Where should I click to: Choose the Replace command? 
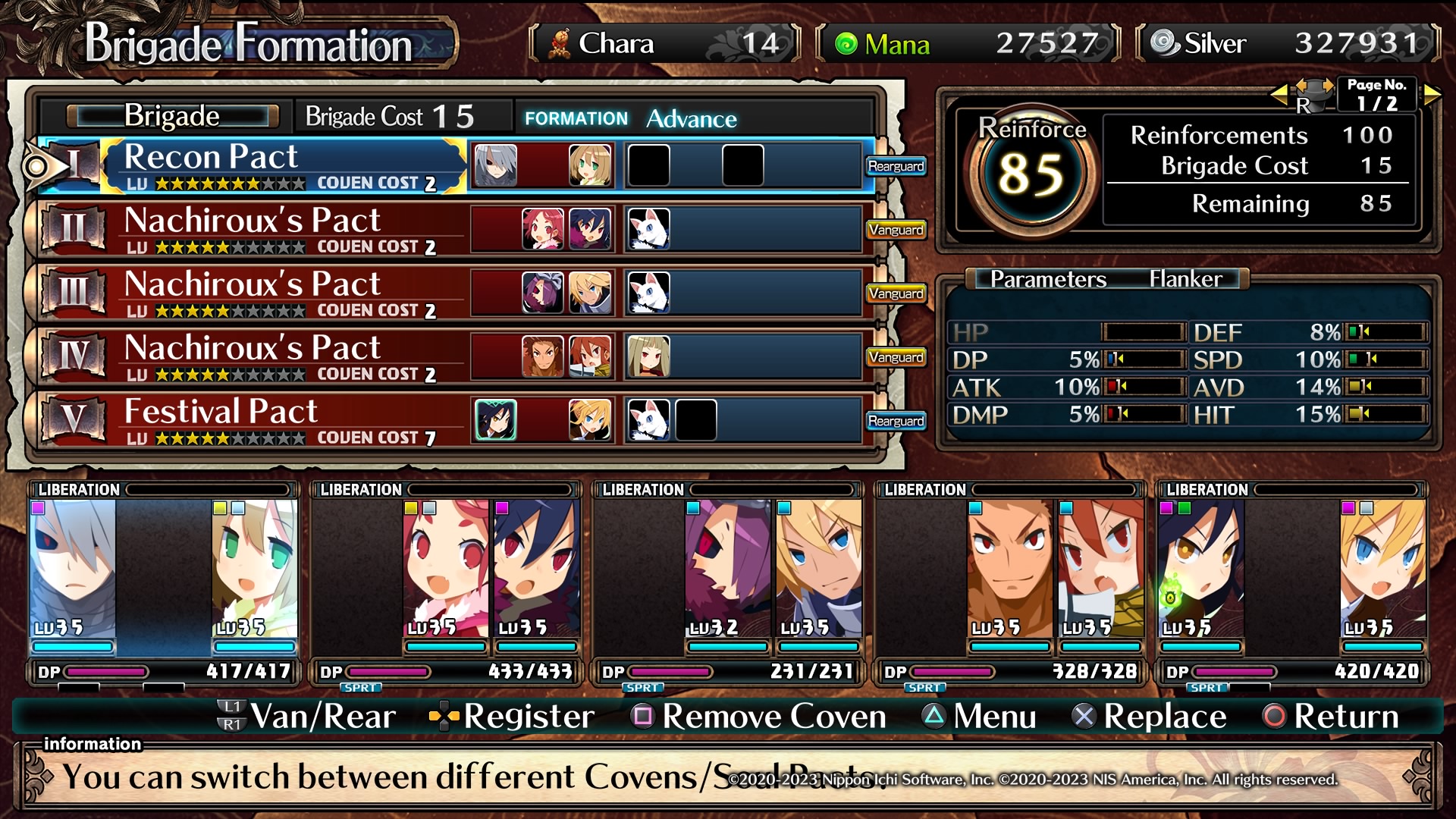1149,717
